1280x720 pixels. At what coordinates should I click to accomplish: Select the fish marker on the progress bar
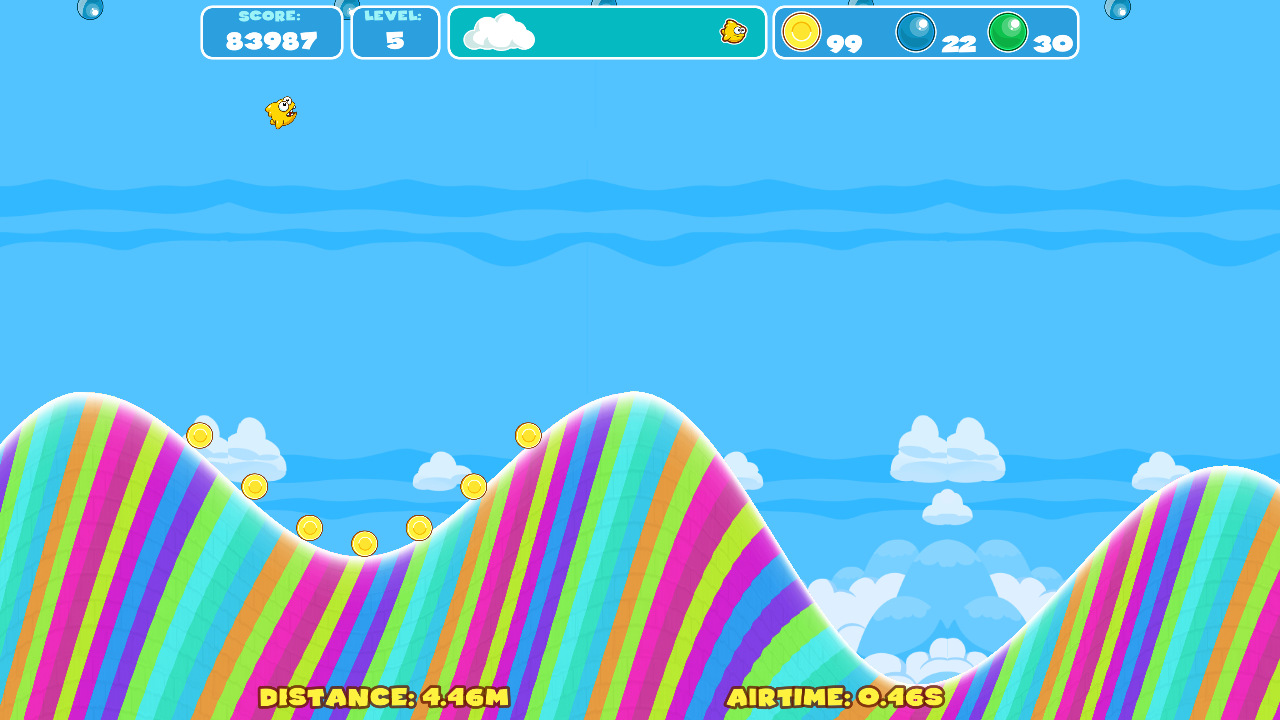tap(733, 32)
